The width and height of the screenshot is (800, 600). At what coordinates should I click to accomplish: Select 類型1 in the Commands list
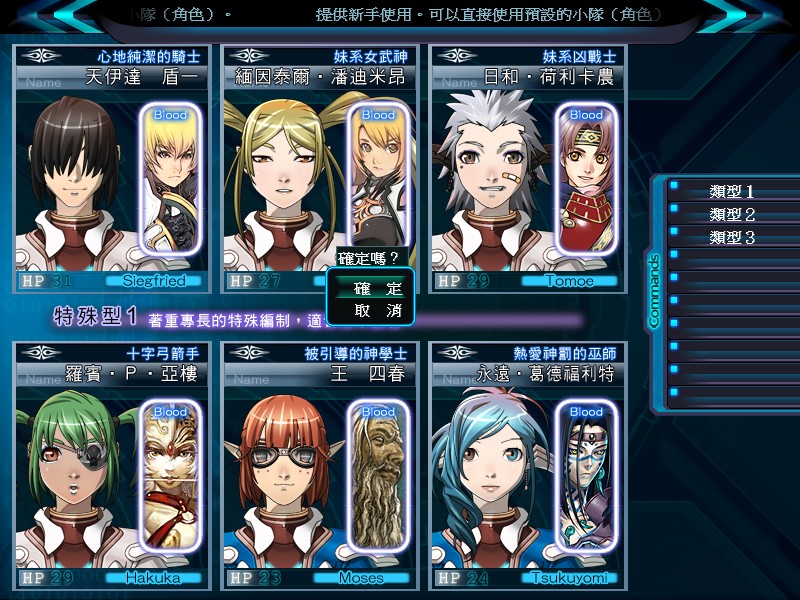732,191
